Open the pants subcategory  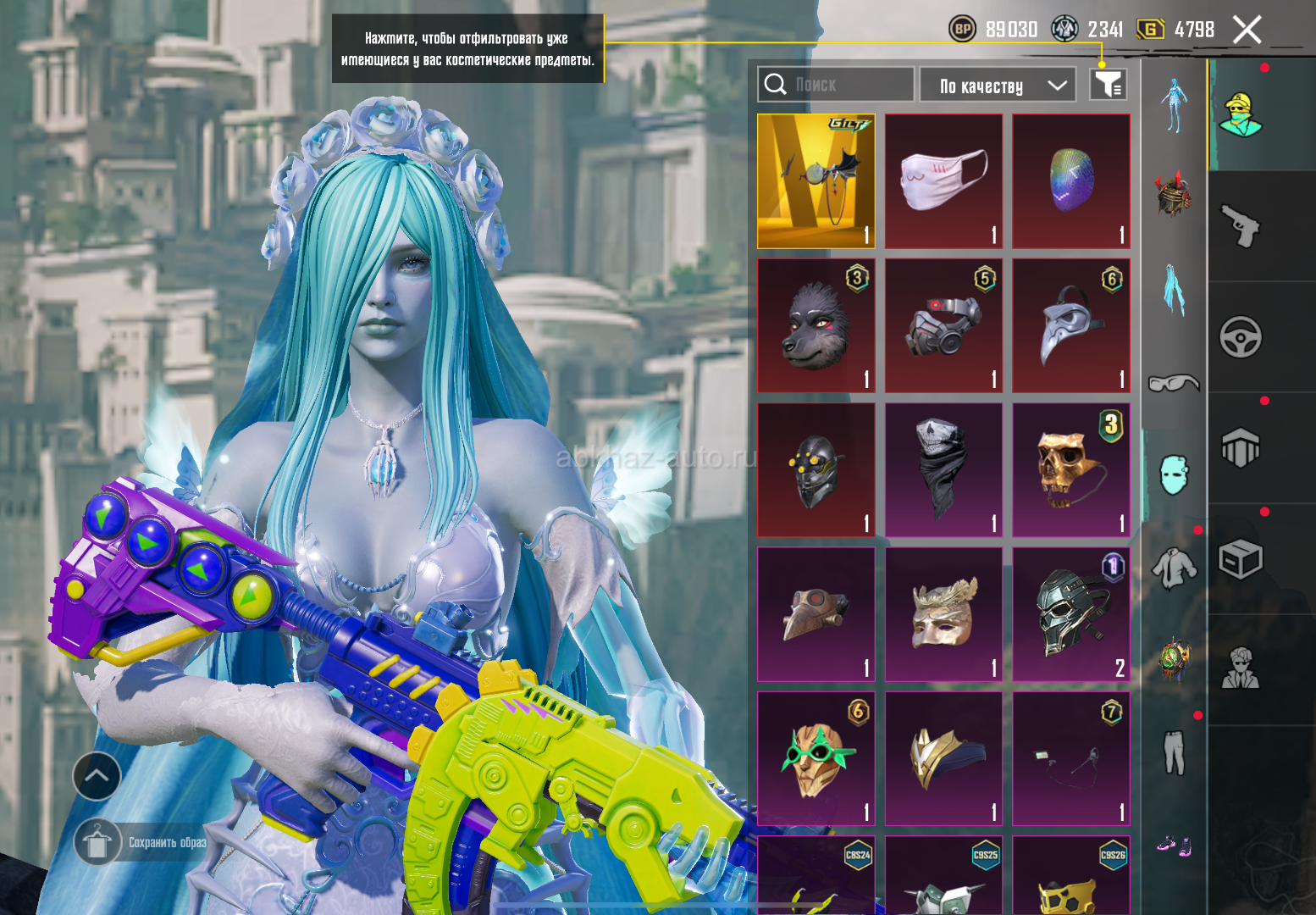[x=1174, y=752]
